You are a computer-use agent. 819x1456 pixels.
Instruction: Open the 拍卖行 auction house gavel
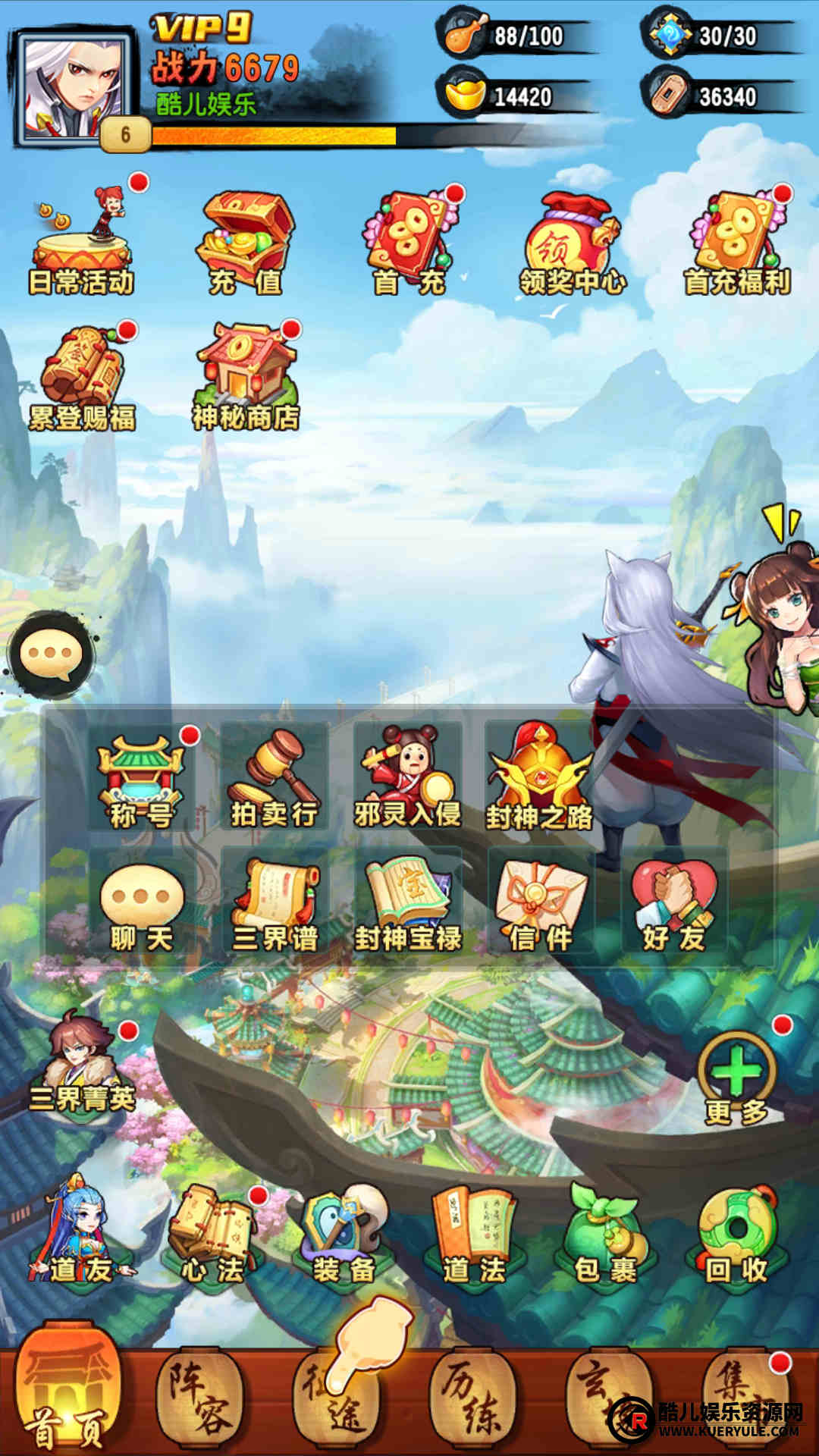coord(275,777)
